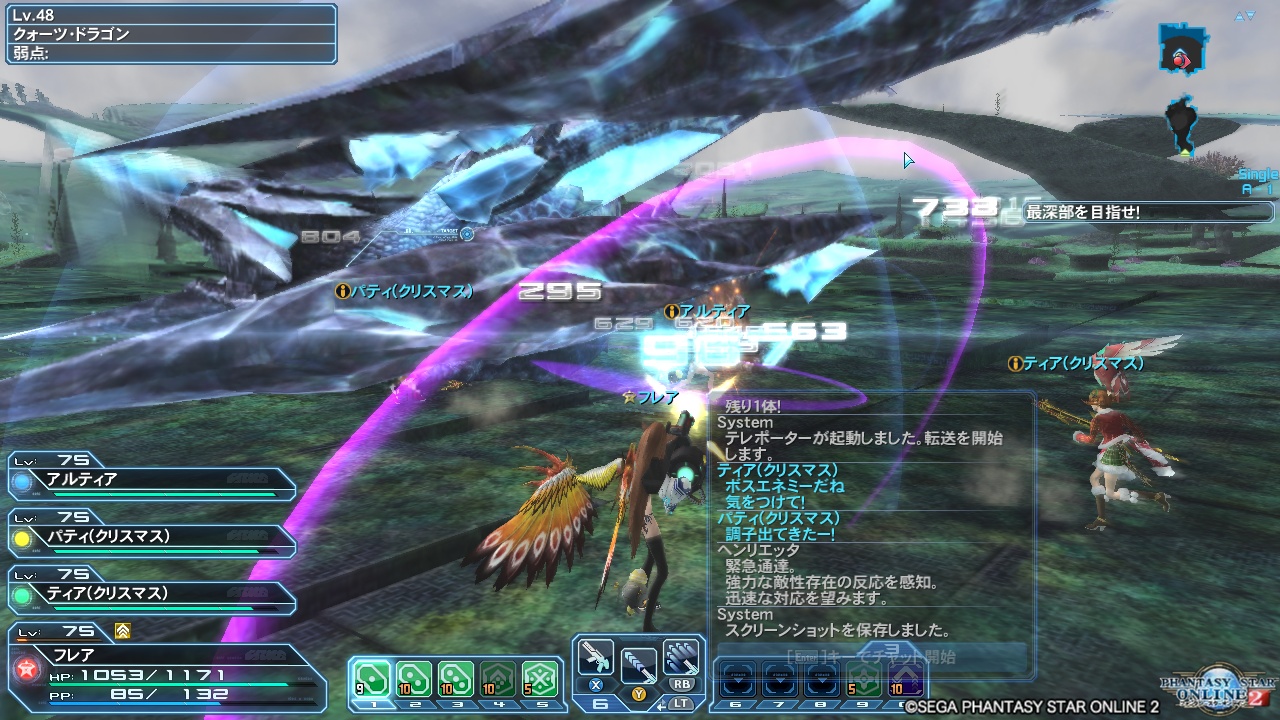Click the info icon beside ティア(クリスマス)'s nameplate
The height and width of the screenshot is (720, 1280).
(1014, 364)
